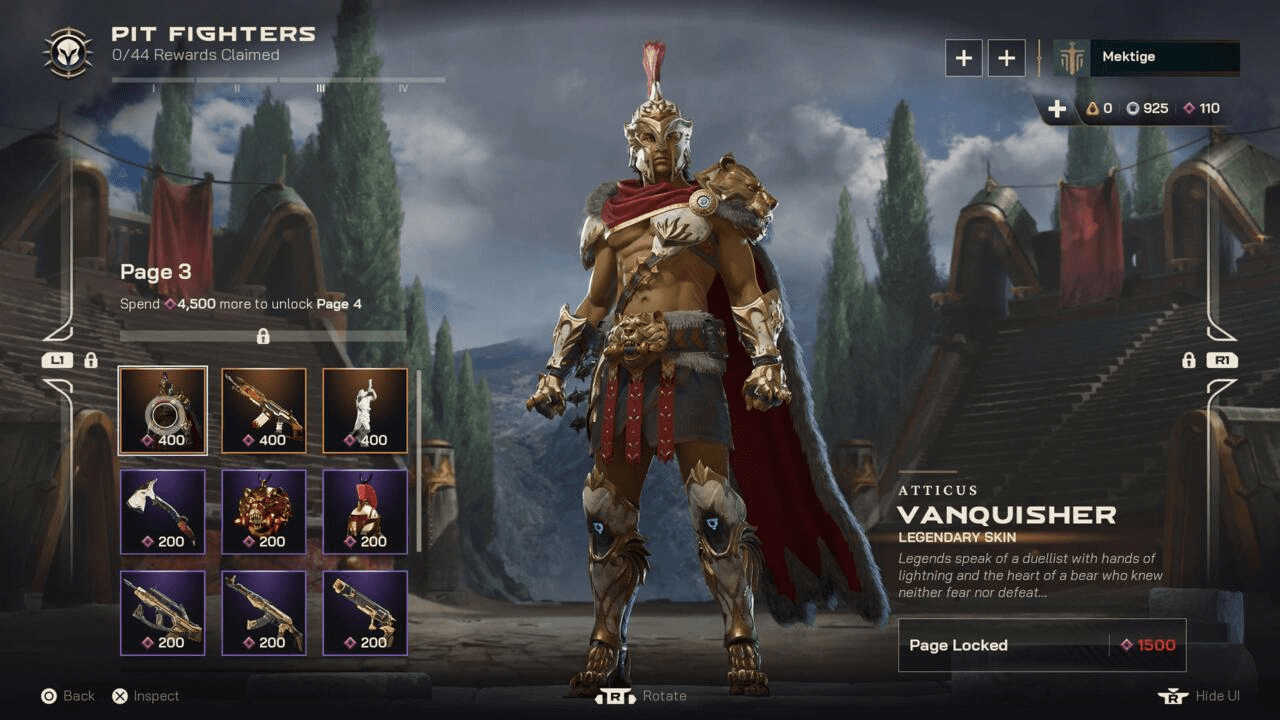Choose the golden AK rifle with curved magazine

(264, 612)
